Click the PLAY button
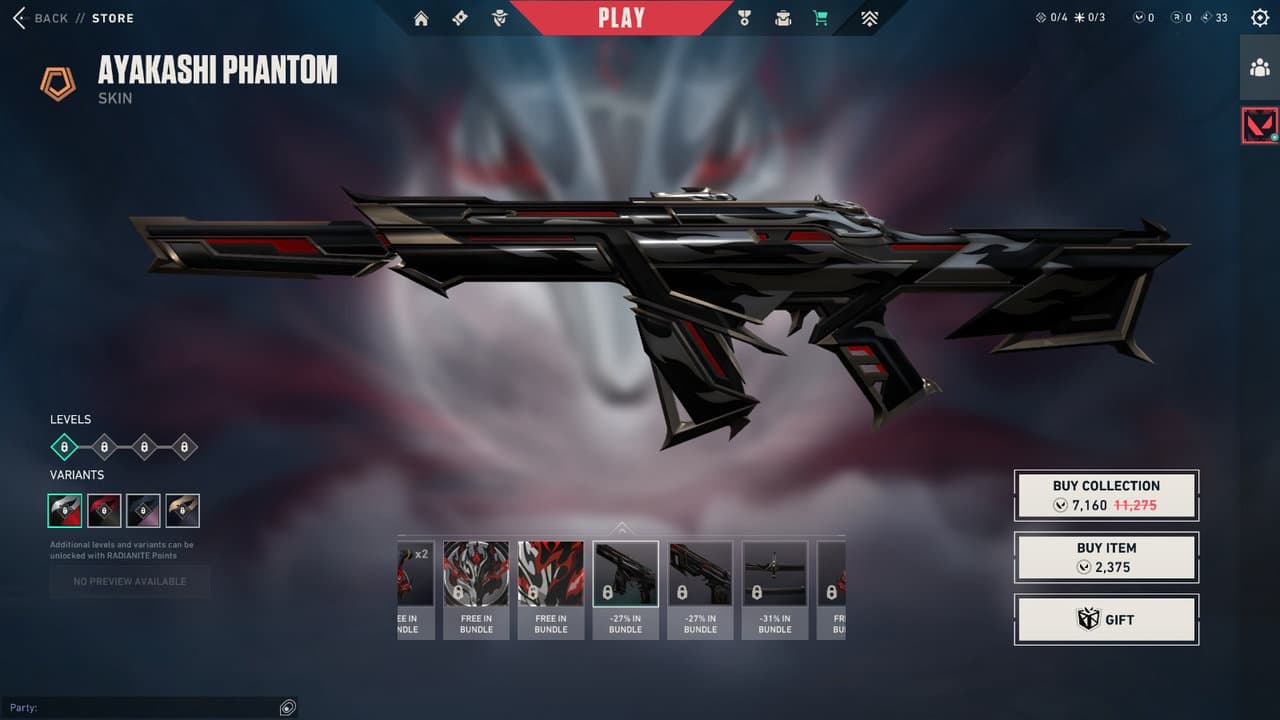 (x=623, y=17)
